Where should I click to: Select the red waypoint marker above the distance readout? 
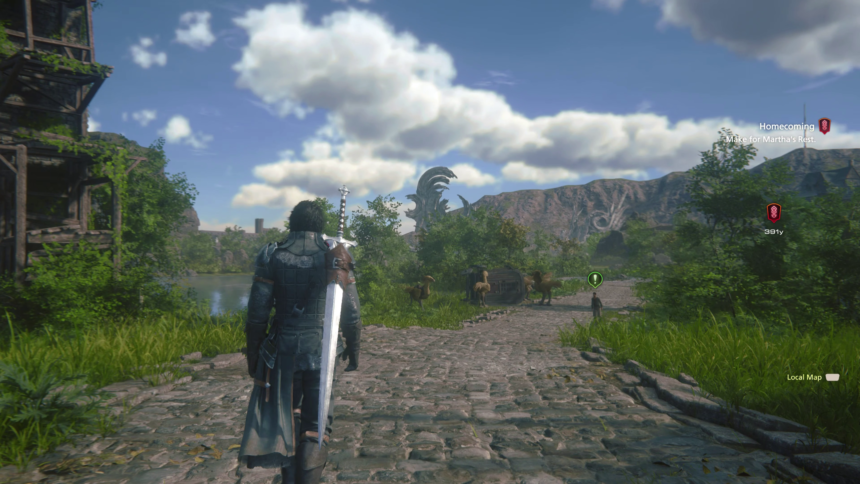coord(773,212)
